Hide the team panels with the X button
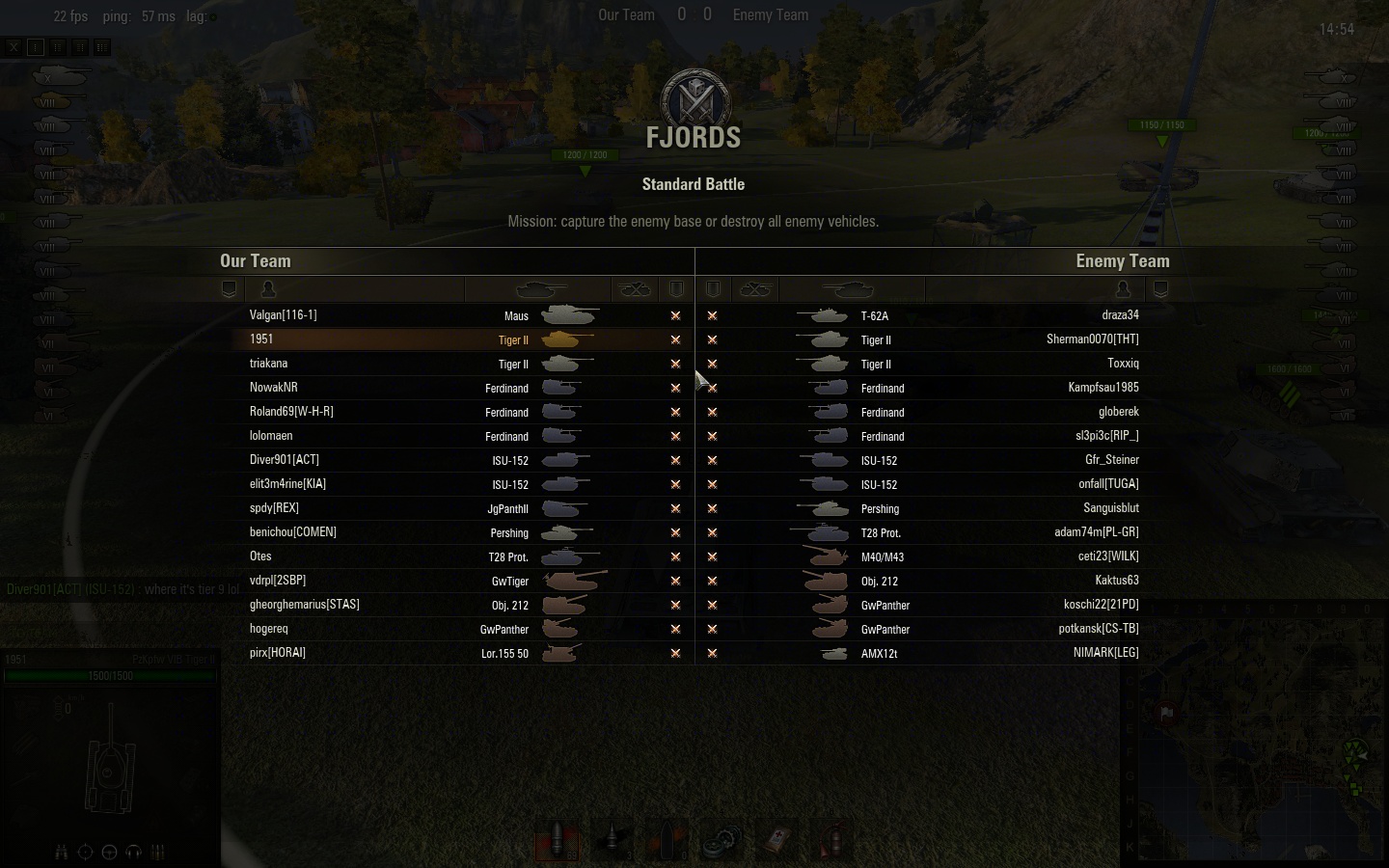1389x868 pixels. 14,46
